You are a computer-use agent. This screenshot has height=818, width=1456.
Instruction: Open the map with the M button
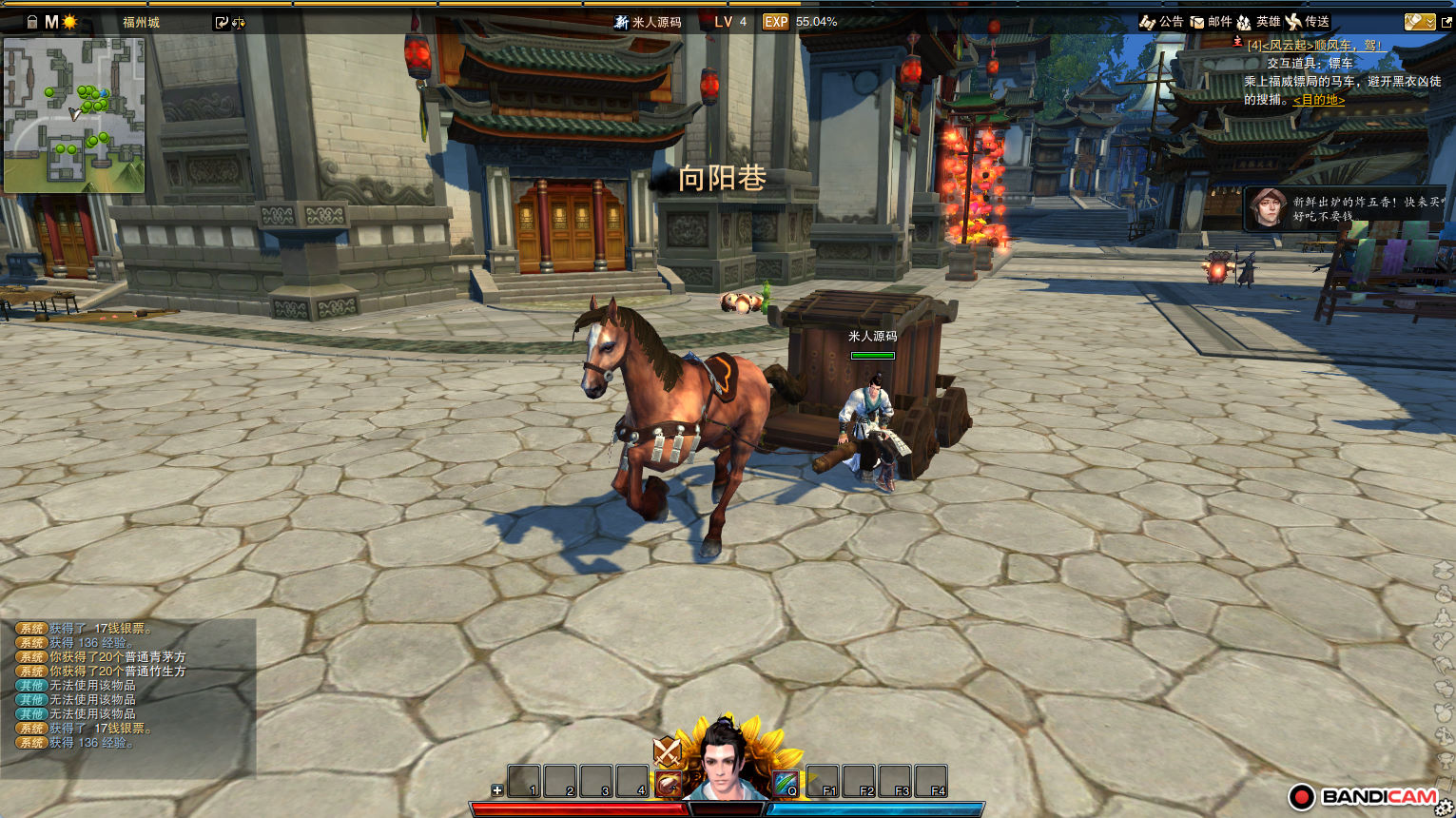(x=51, y=21)
